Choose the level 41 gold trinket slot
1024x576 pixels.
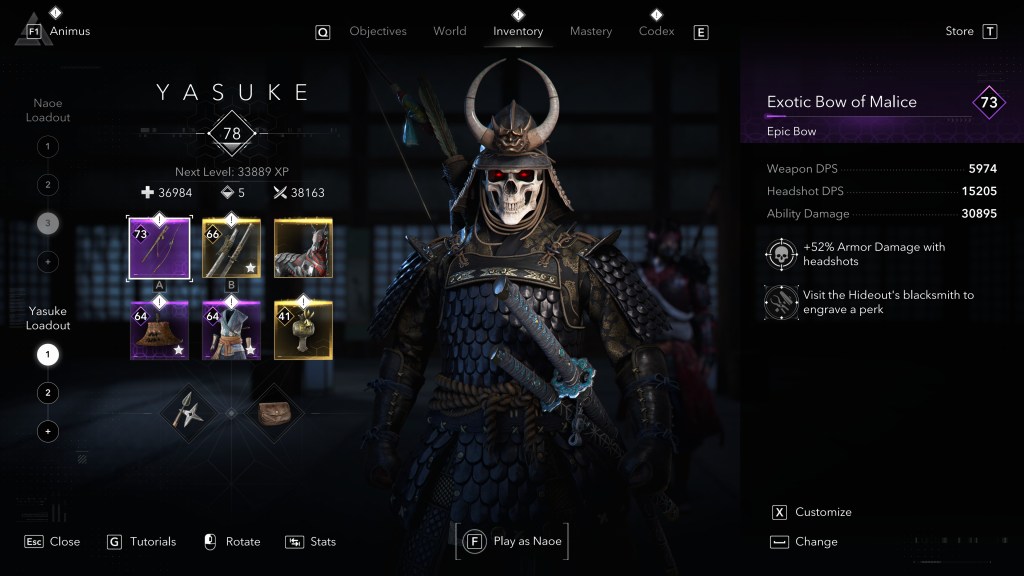(x=303, y=330)
